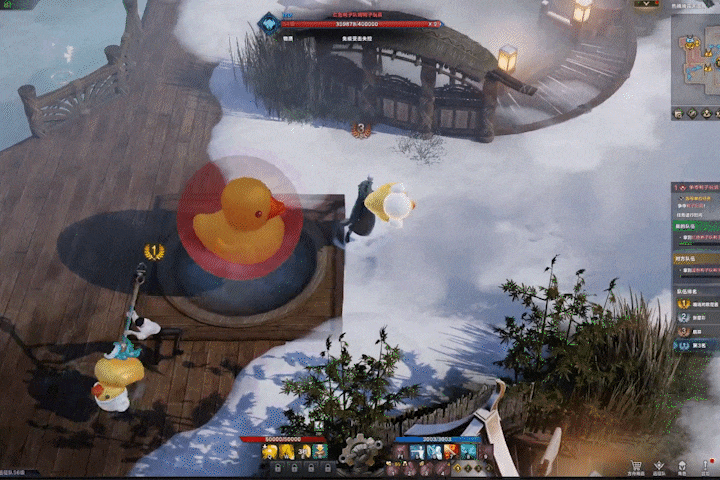The height and width of the screenshot is (480, 720).
Task: Click the shopping cart shop icon
Action: pos(636,465)
